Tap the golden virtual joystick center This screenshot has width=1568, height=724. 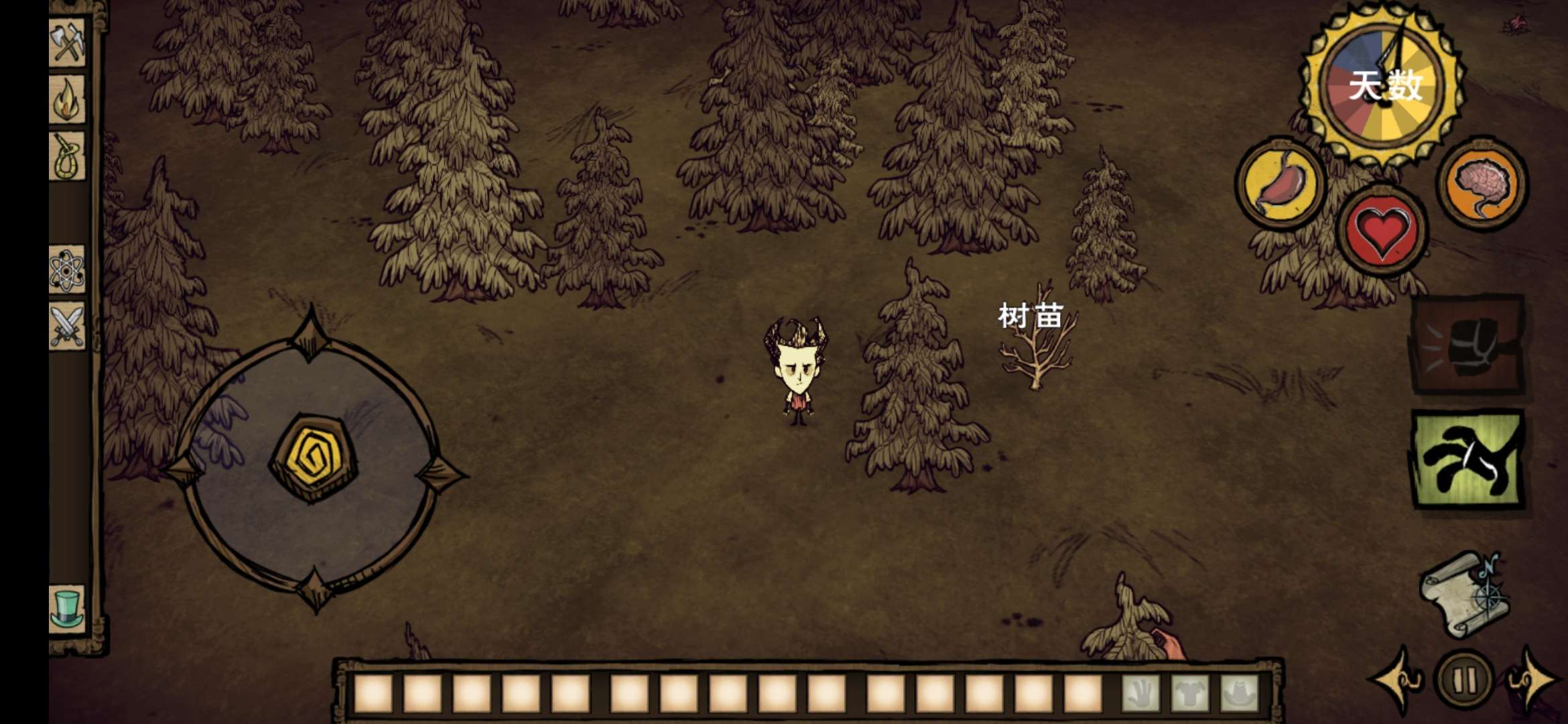point(313,458)
